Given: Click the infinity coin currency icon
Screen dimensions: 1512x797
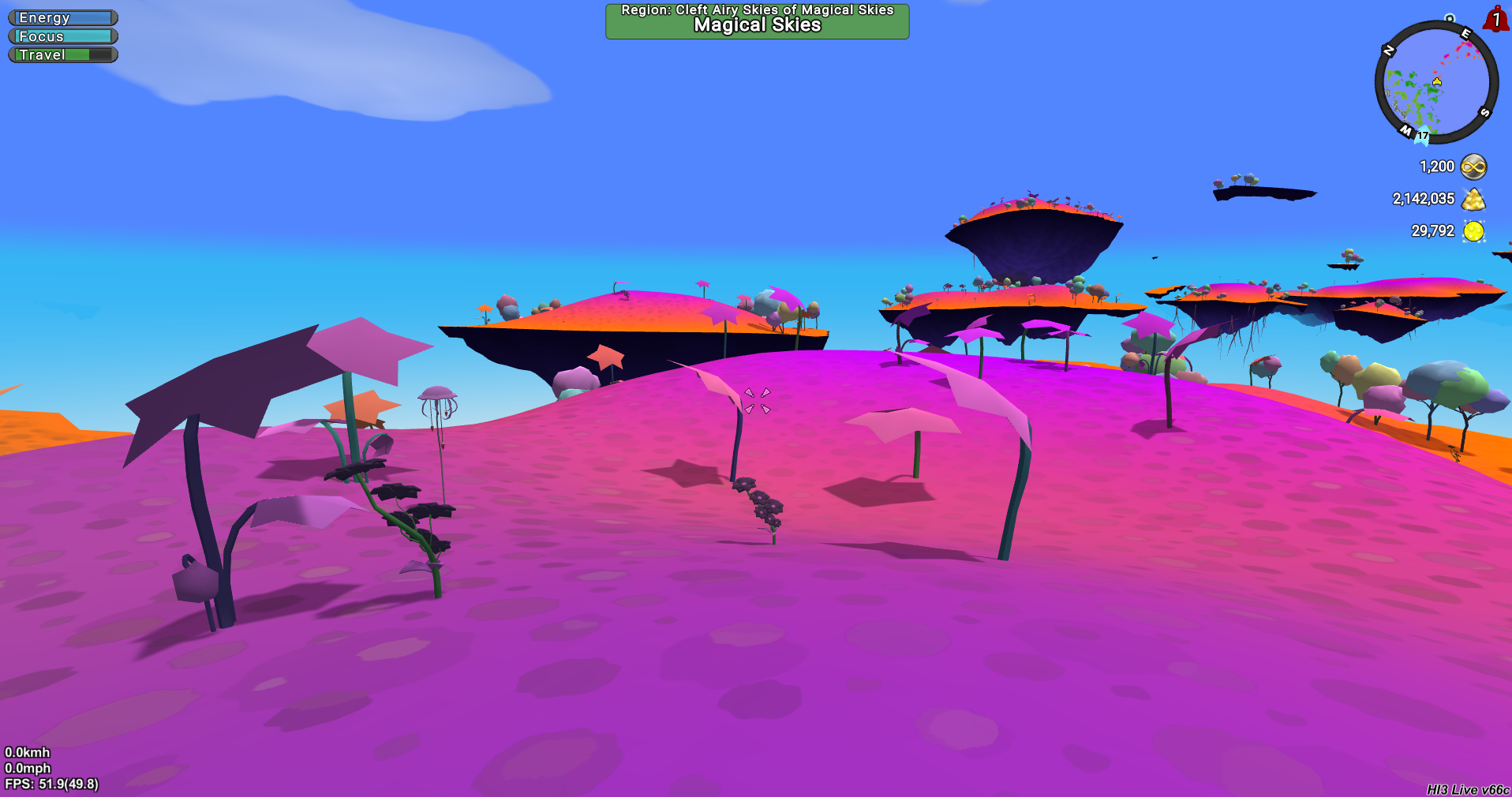Looking at the screenshot, I should pos(1473,167).
